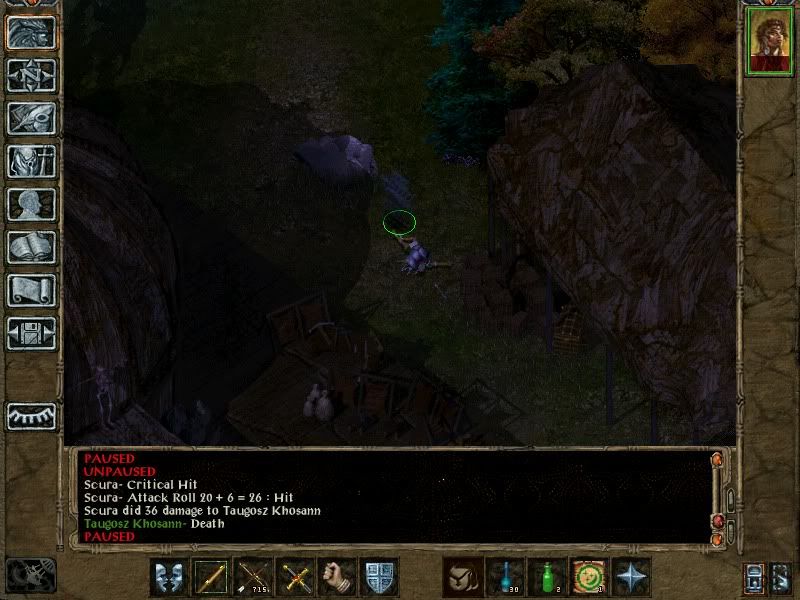The height and width of the screenshot is (600, 800).
Task: Select the crossed swords weapon slot
Action: pos(294,576)
